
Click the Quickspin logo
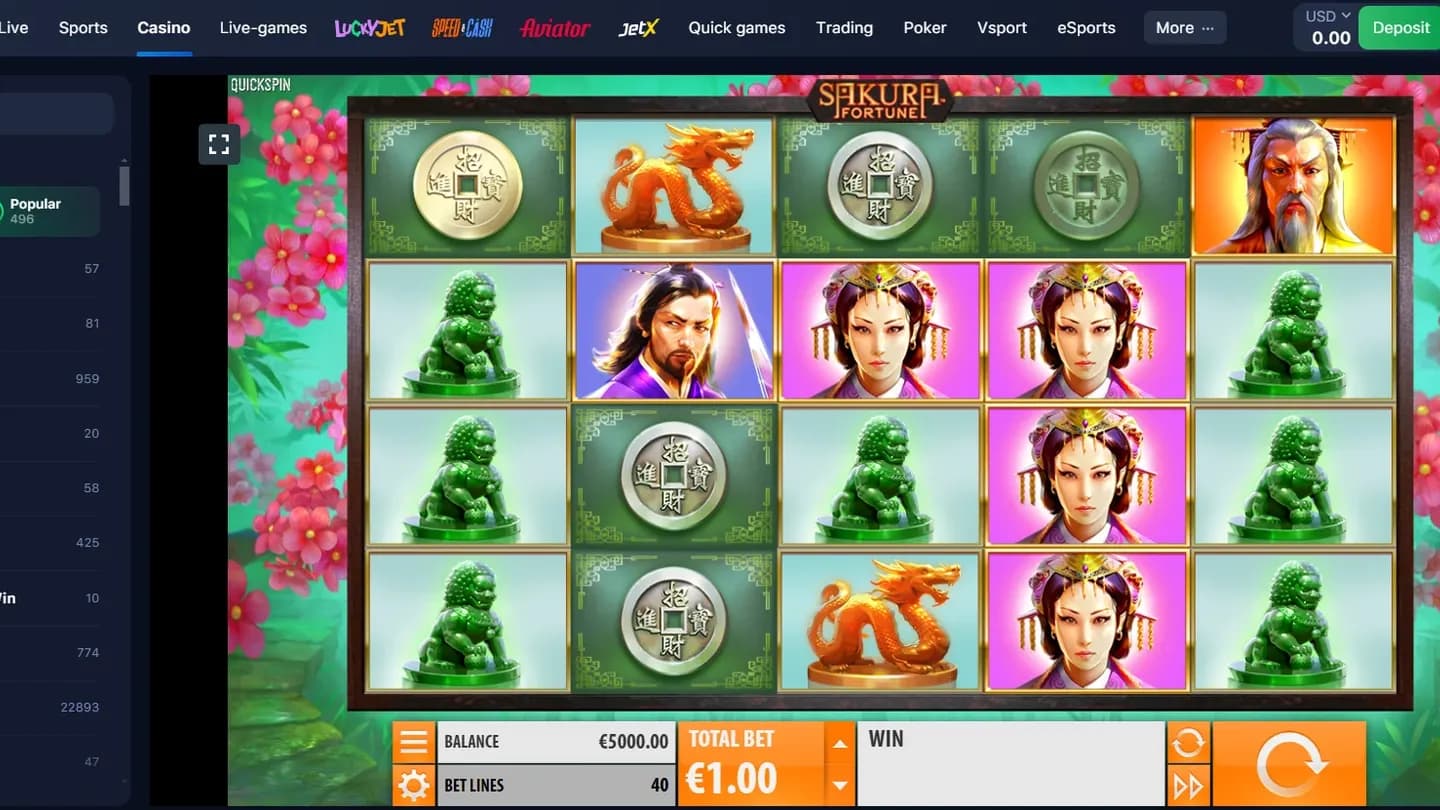click(258, 84)
